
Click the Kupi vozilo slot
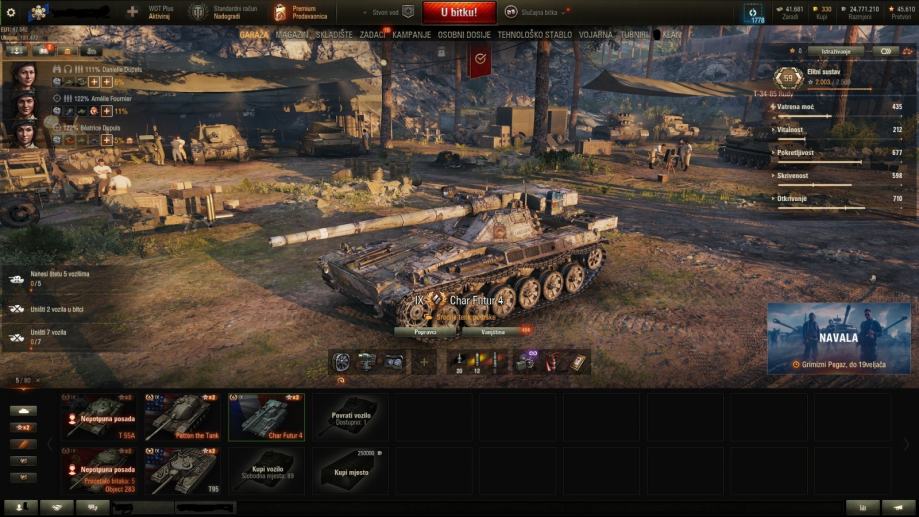pos(266,470)
